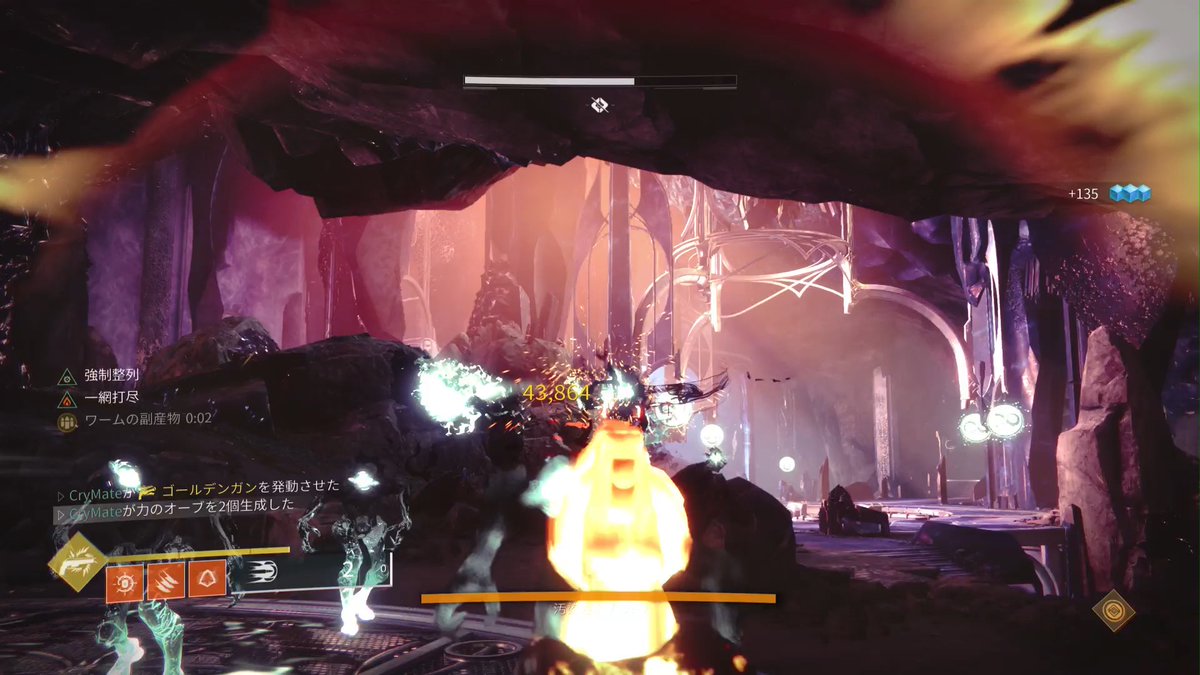The image size is (1200, 675).
Task: Click the 強制整列 buff icon
Action: [x=67, y=376]
